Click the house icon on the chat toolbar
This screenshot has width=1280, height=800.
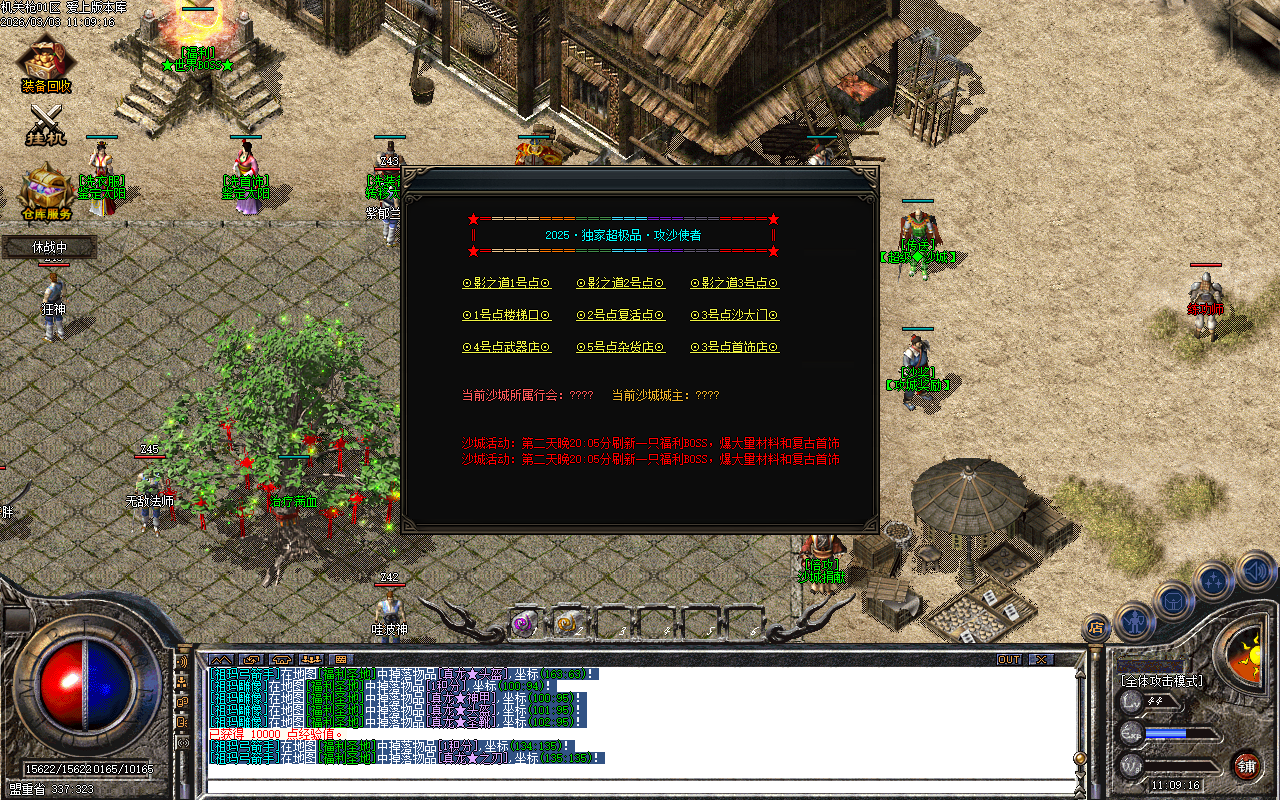[281, 660]
